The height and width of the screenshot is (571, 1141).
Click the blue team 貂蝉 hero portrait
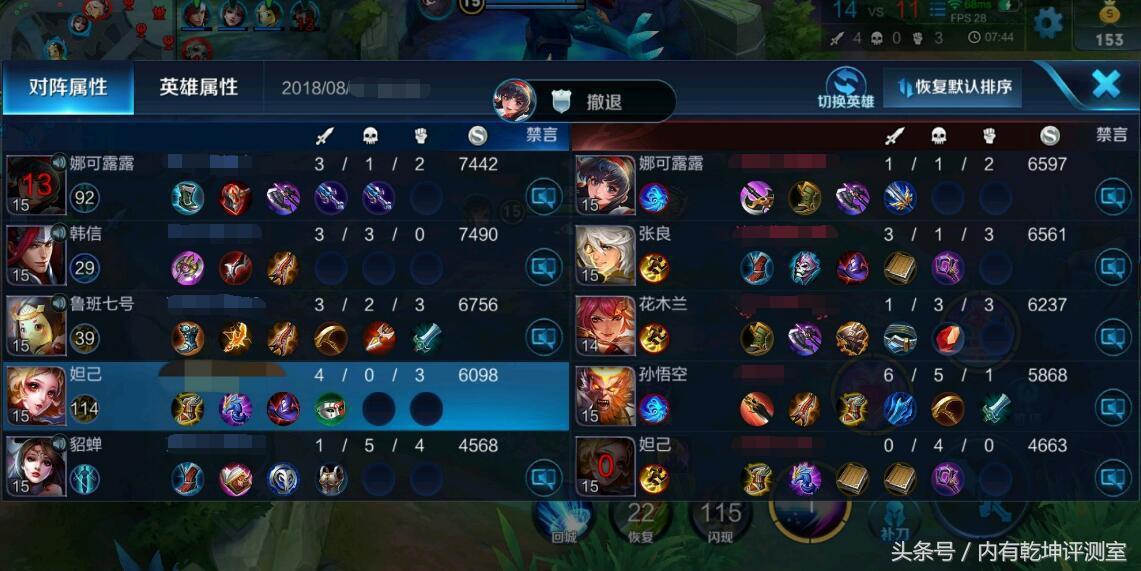[36, 466]
